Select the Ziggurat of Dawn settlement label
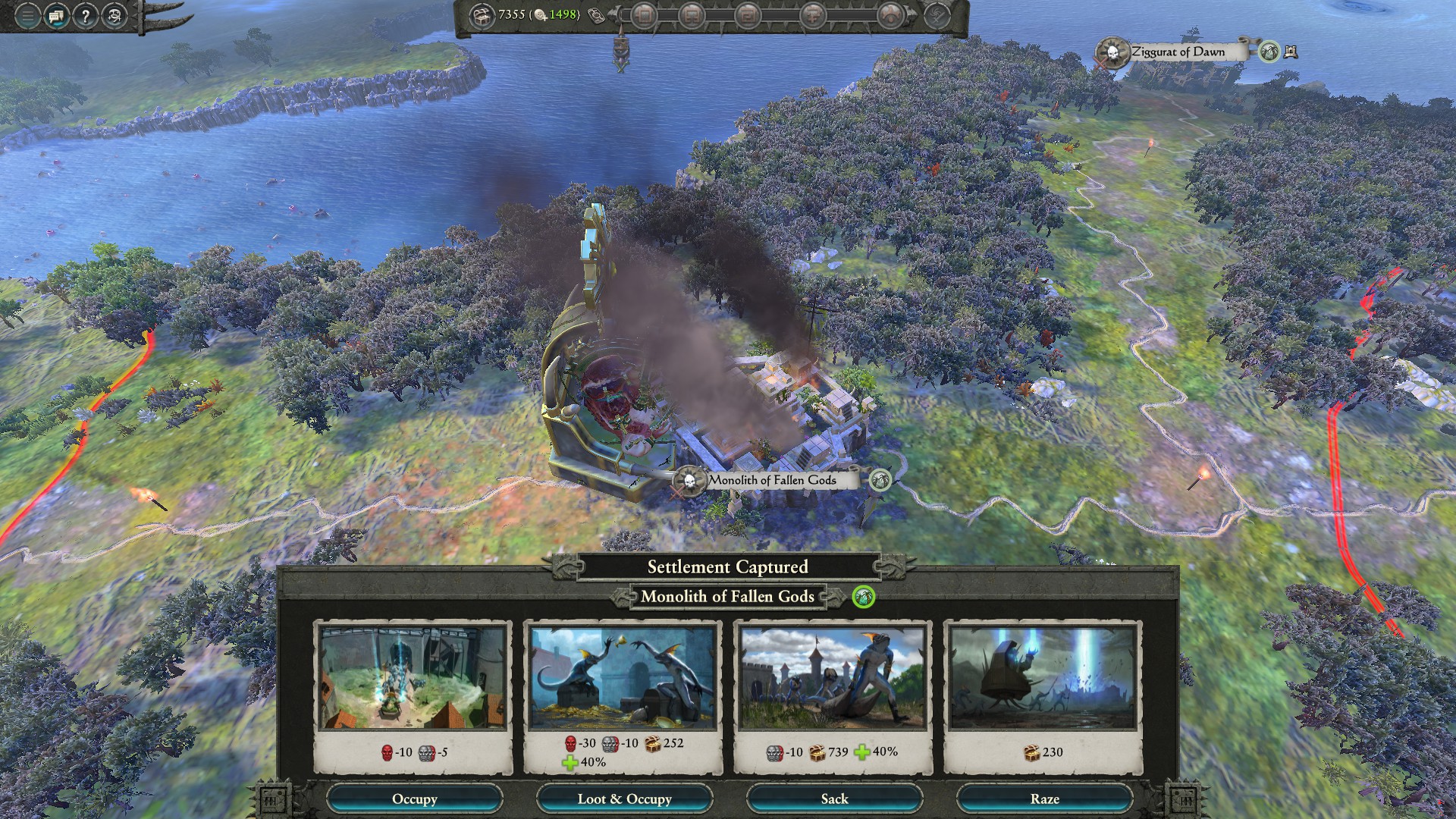The image size is (1456, 819). 1177,52
